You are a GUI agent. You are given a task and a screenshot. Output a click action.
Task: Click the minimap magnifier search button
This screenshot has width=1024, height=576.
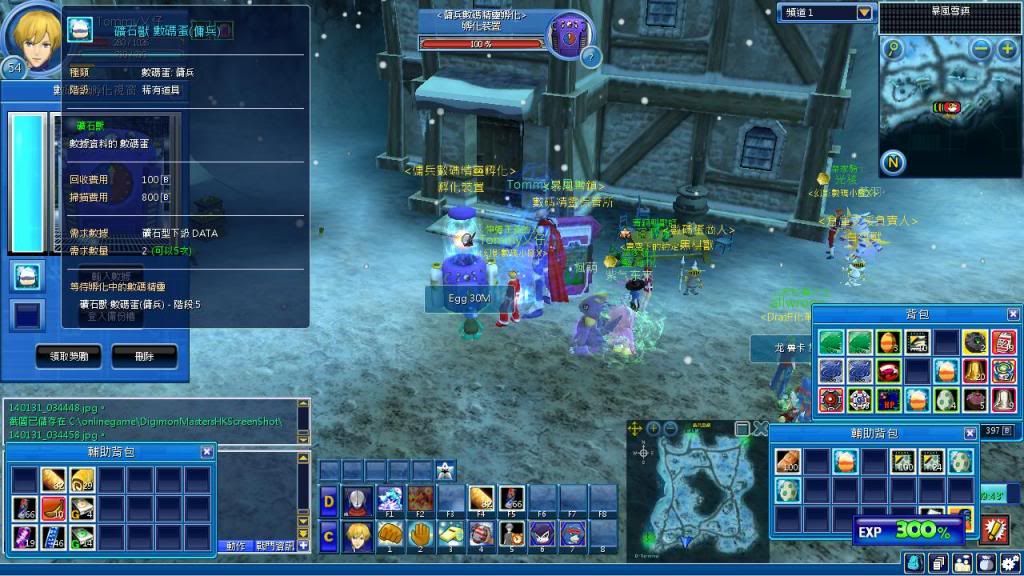coord(893,49)
